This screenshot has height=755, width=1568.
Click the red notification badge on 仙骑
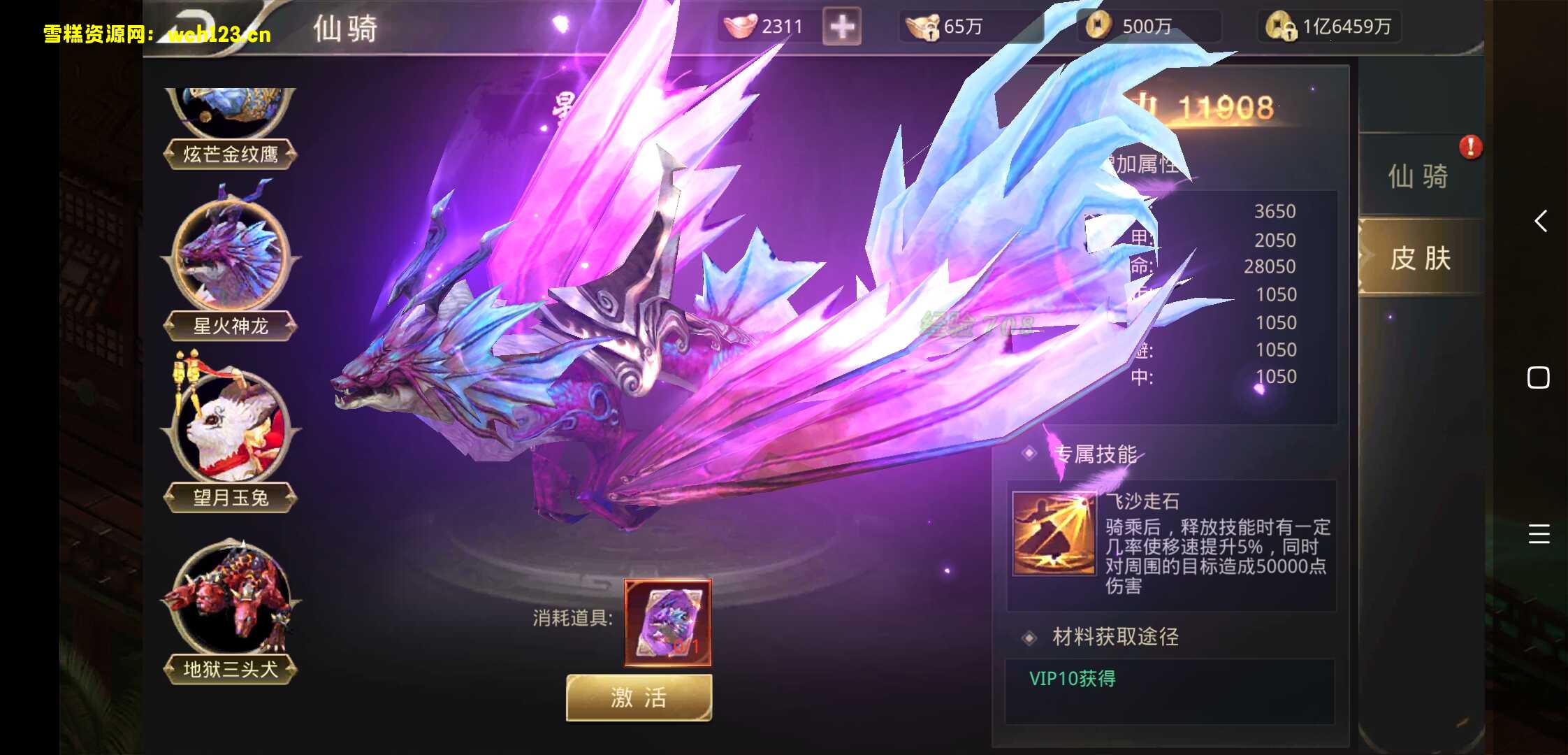coord(1472,147)
